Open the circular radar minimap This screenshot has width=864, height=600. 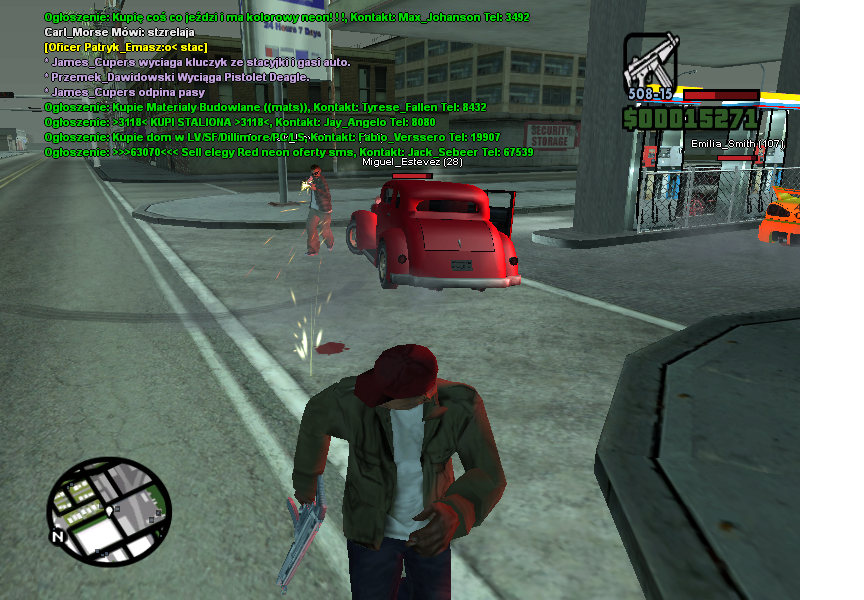pyautogui.click(x=108, y=512)
